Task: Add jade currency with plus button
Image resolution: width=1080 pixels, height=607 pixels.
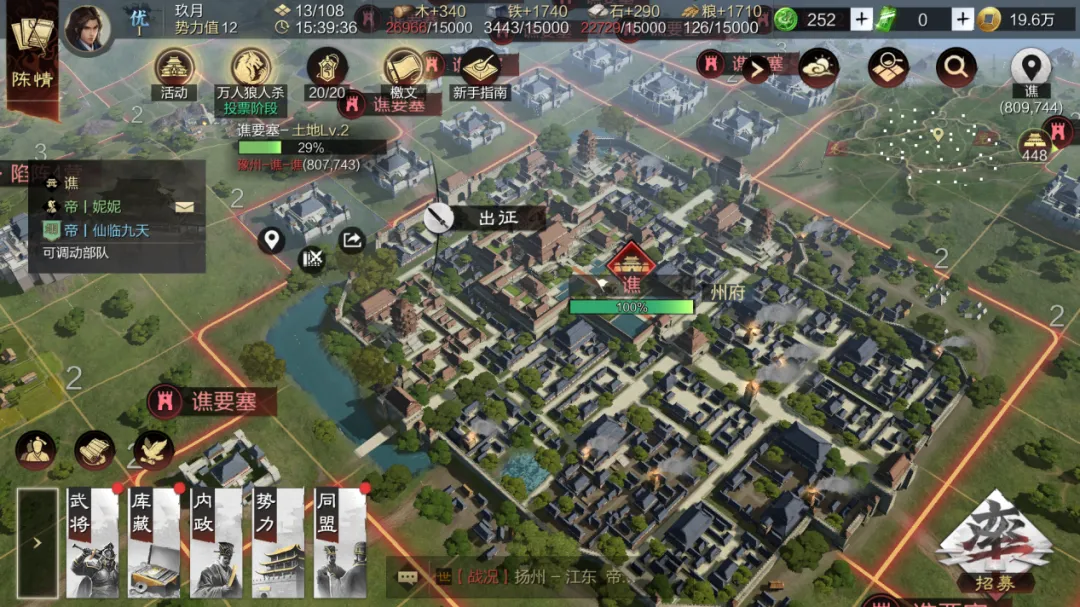Action: click(861, 19)
